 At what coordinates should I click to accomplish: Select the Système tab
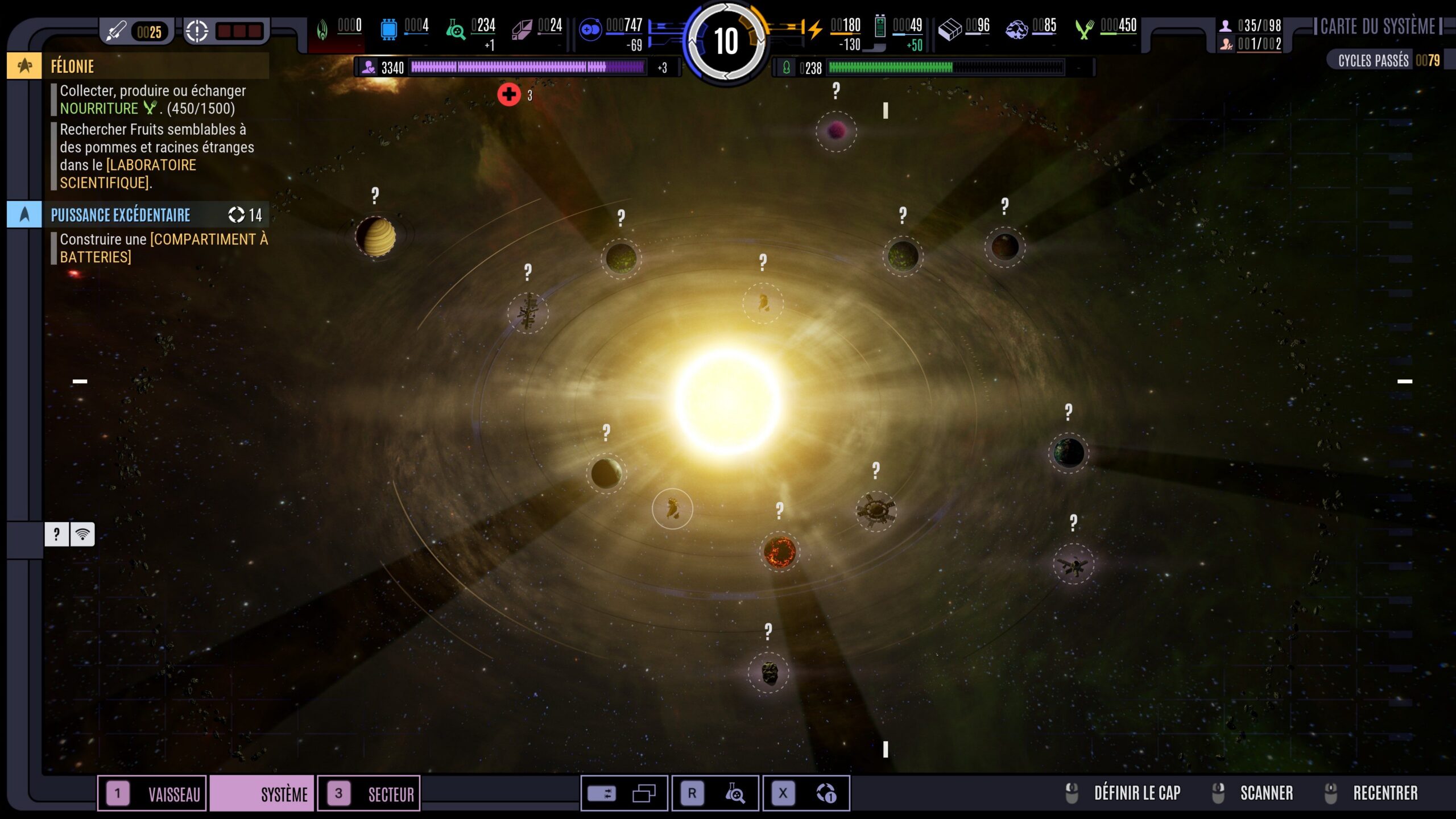(262, 793)
